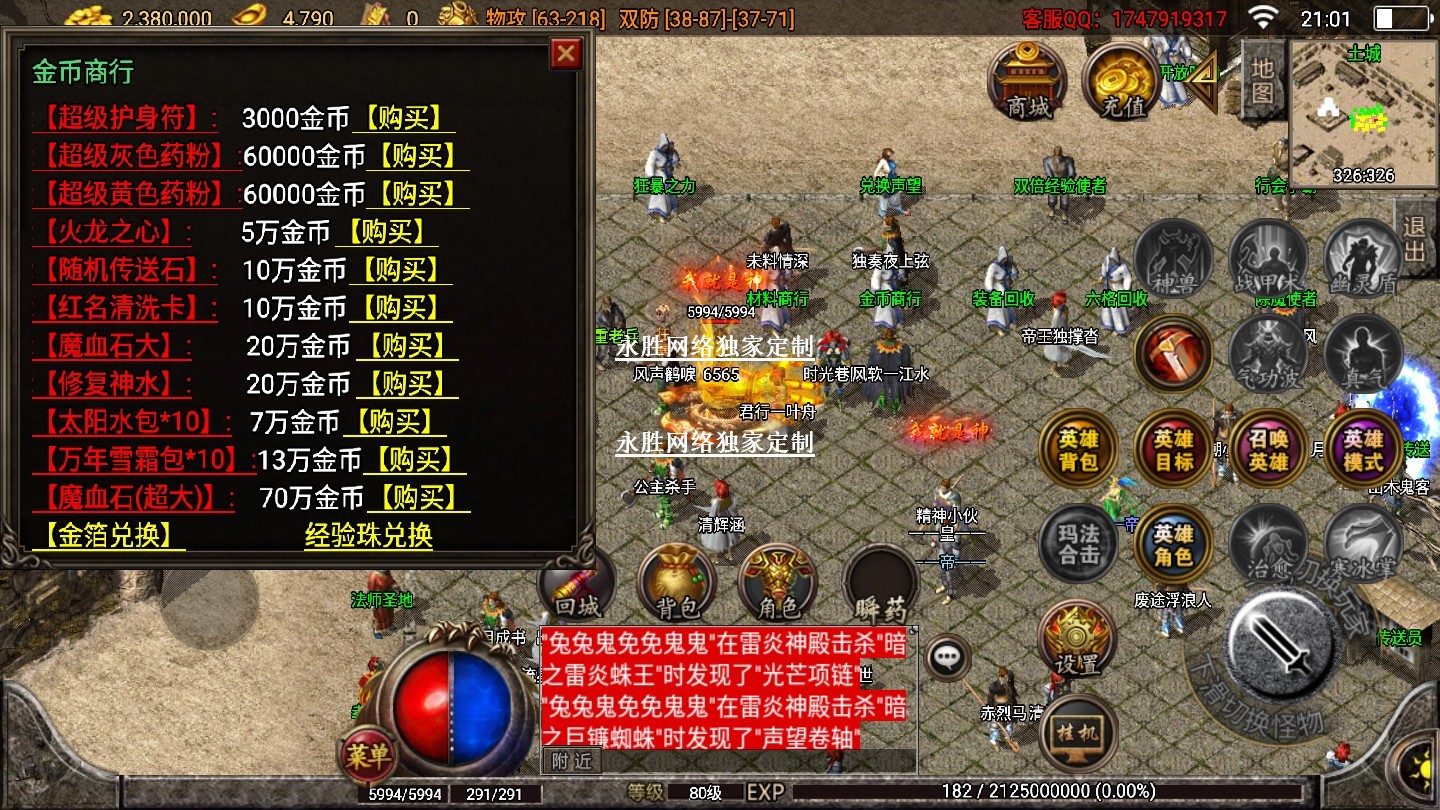Viewport: 1440px width, 810px height.
Task: Open the 背包 bag
Action: (678, 584)
